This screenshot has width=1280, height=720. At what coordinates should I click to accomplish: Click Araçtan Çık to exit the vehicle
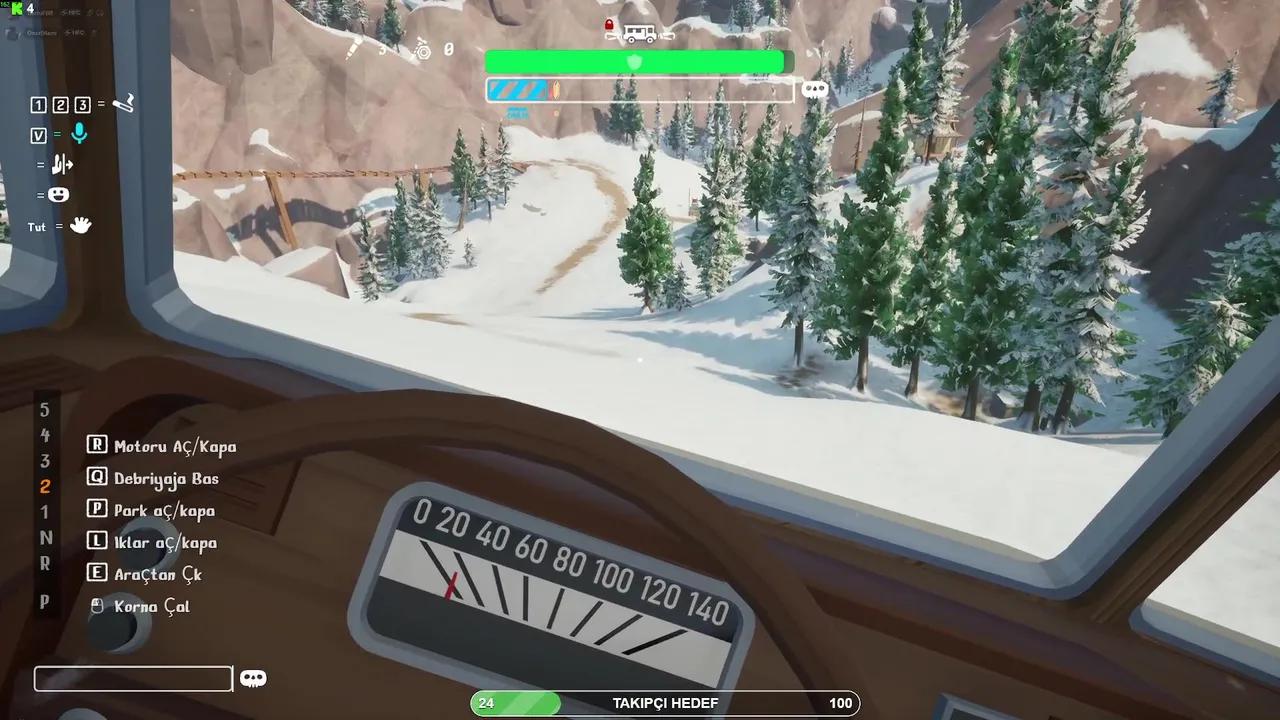pyautogui.click(x=148, y=574)
